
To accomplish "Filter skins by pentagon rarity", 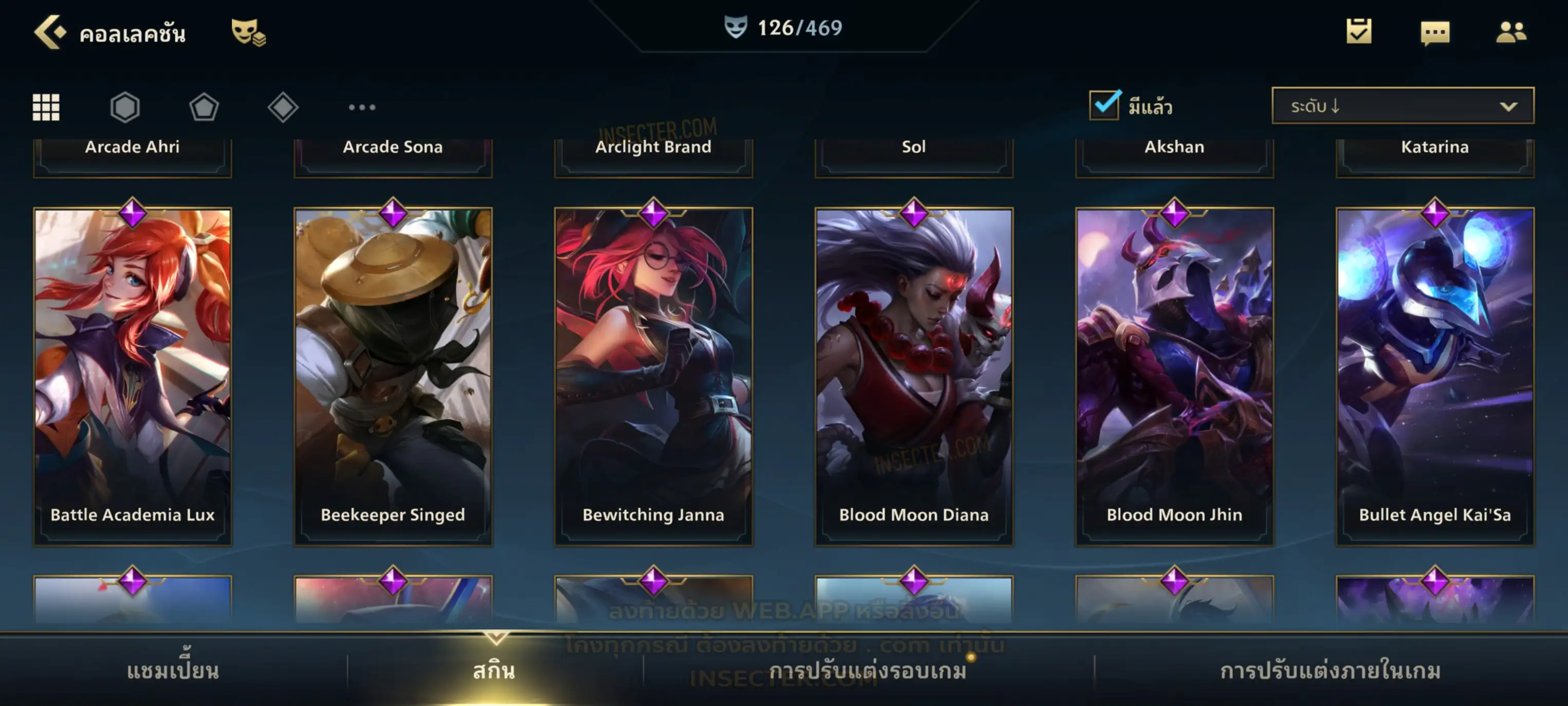I will pos(204,107).
